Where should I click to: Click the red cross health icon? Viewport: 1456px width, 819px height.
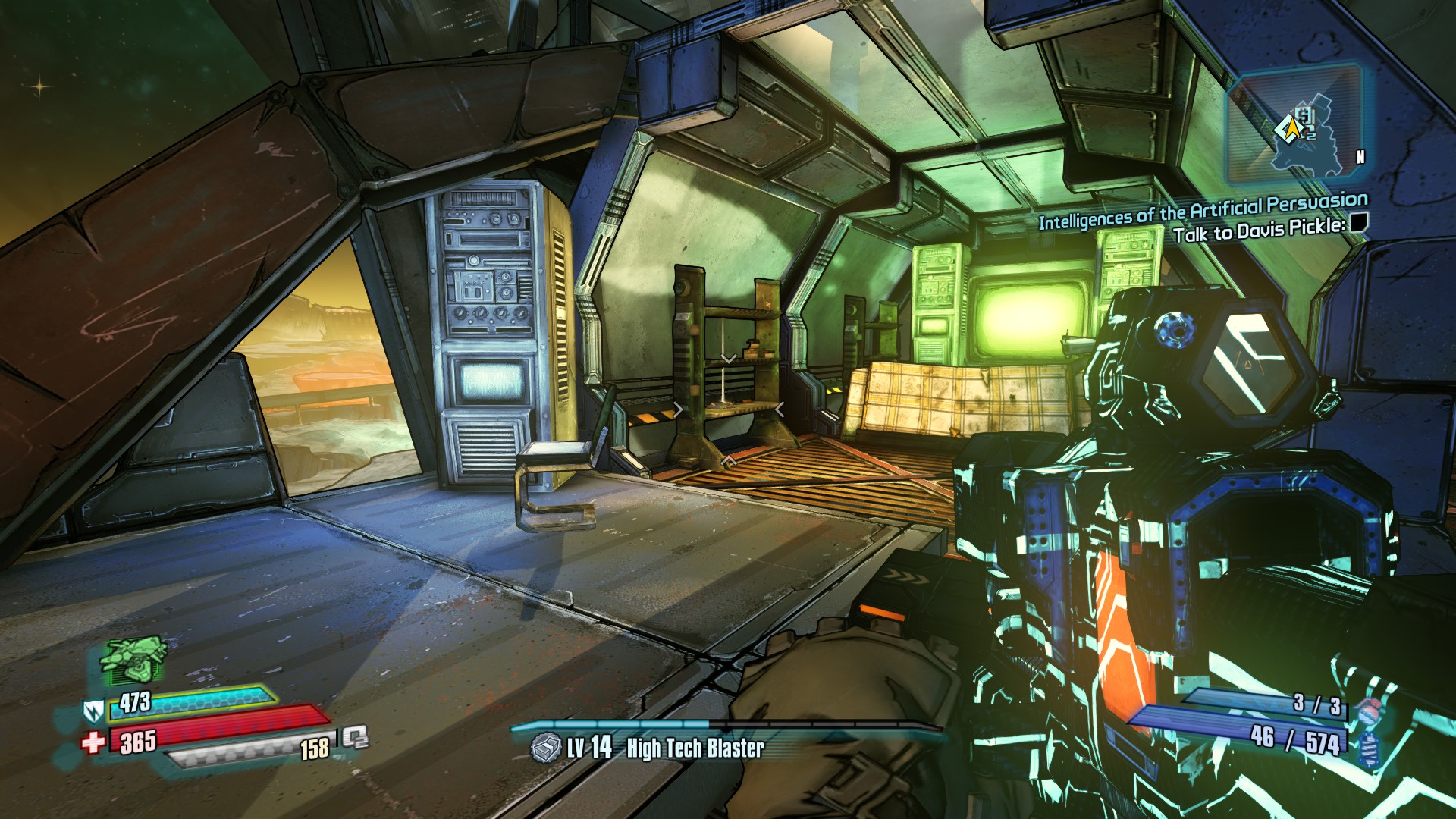click(93, 741)
